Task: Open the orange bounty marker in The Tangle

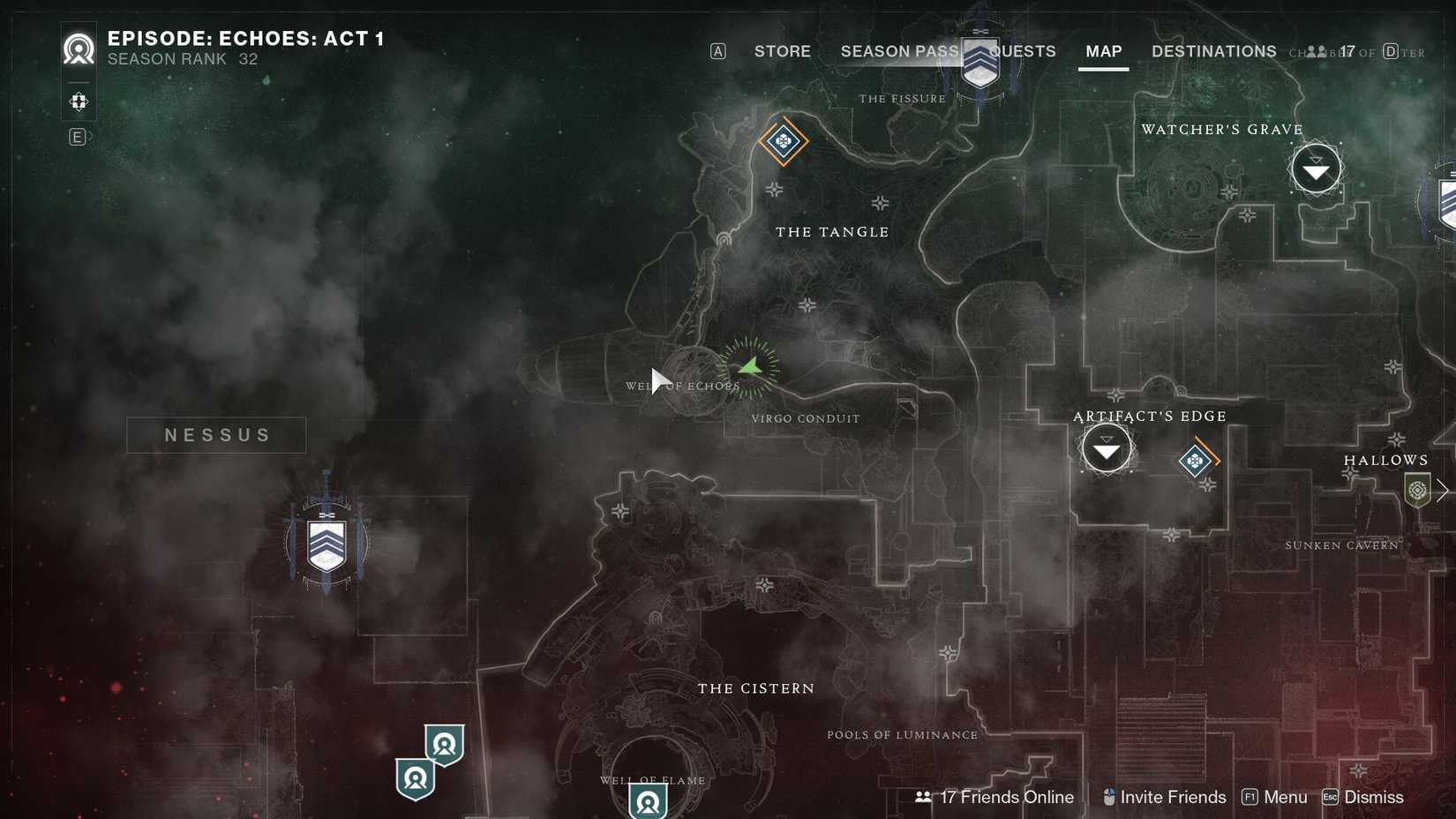Action: [x=784, y=141]
